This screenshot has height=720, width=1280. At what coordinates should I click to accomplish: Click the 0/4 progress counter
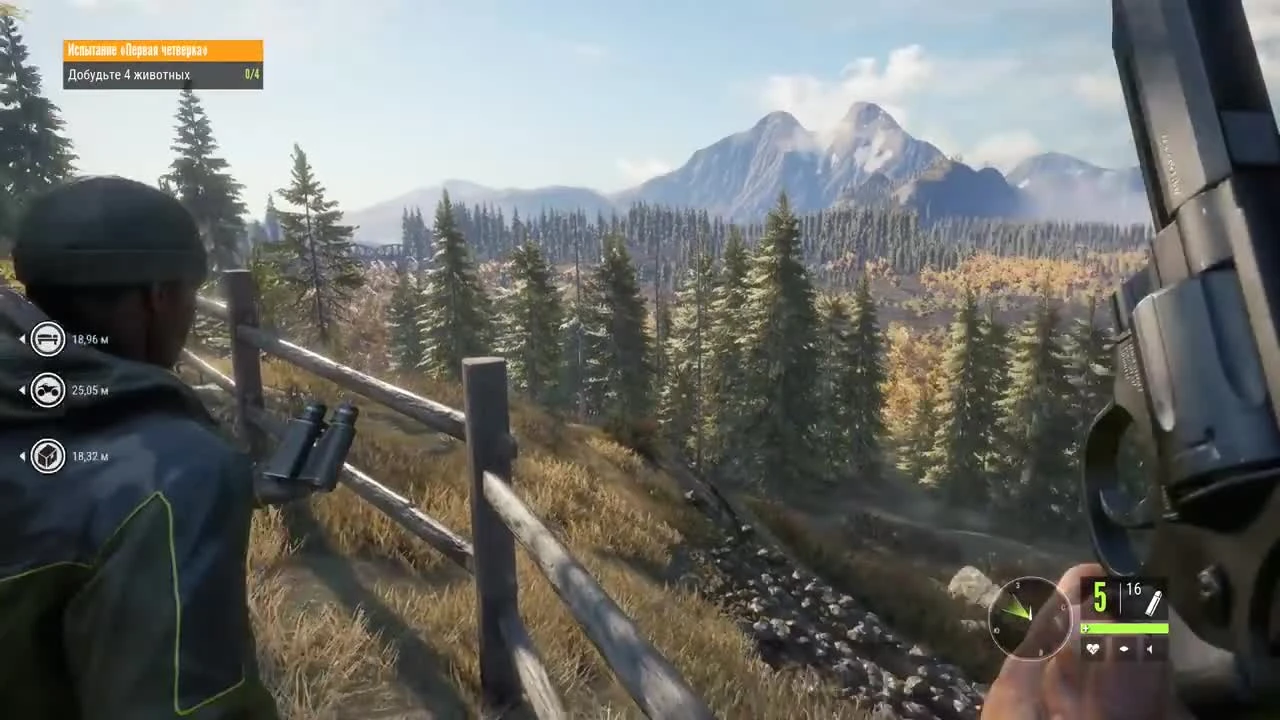coord(250,74)
